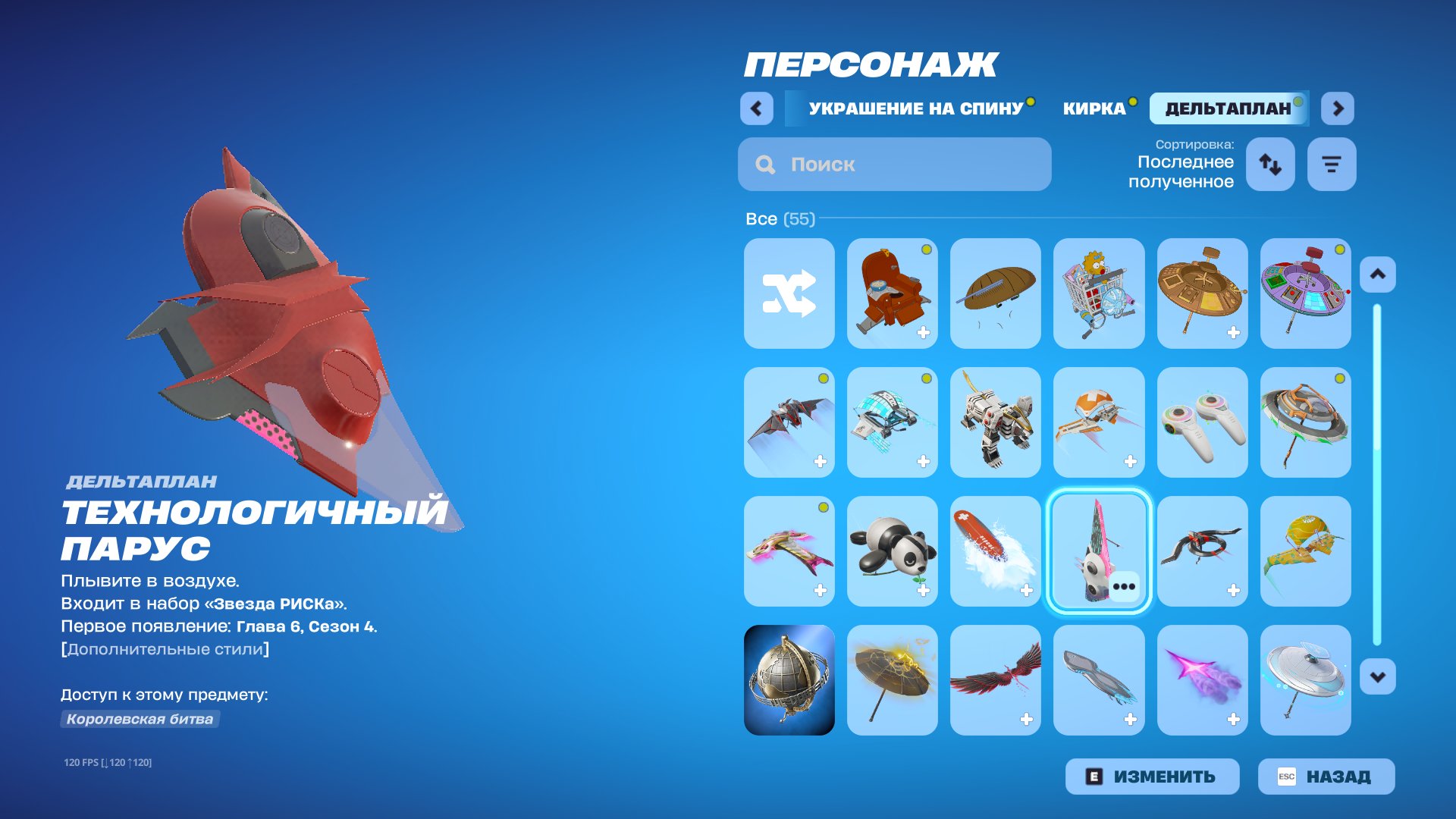Select the zeppelin airship glider
1456x819 pixels.
tap(996, 293)
